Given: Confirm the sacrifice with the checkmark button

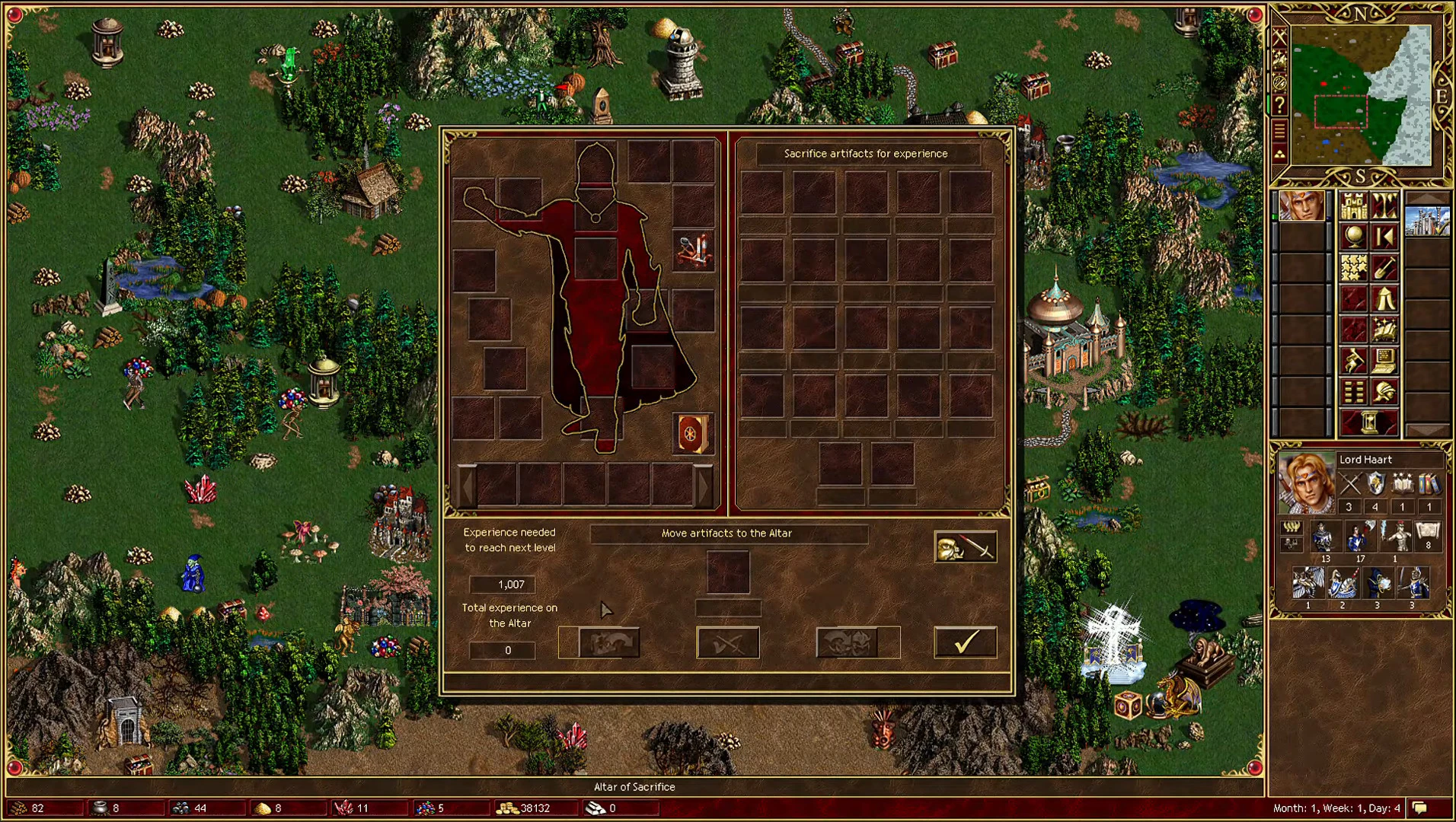Looking at the screenshot, I should [x=964, y=642].
